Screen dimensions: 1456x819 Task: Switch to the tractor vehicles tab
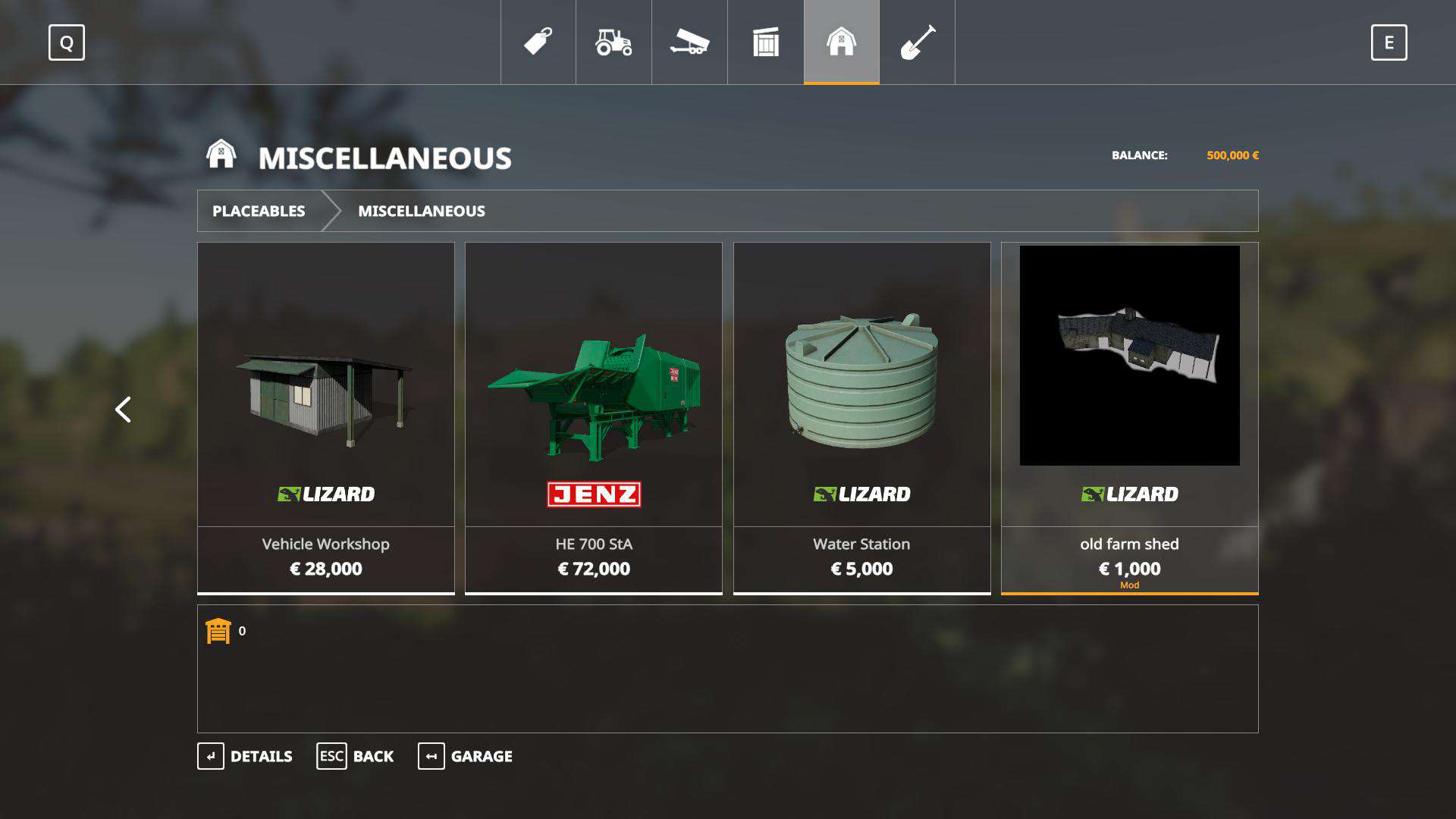(613, 42)
